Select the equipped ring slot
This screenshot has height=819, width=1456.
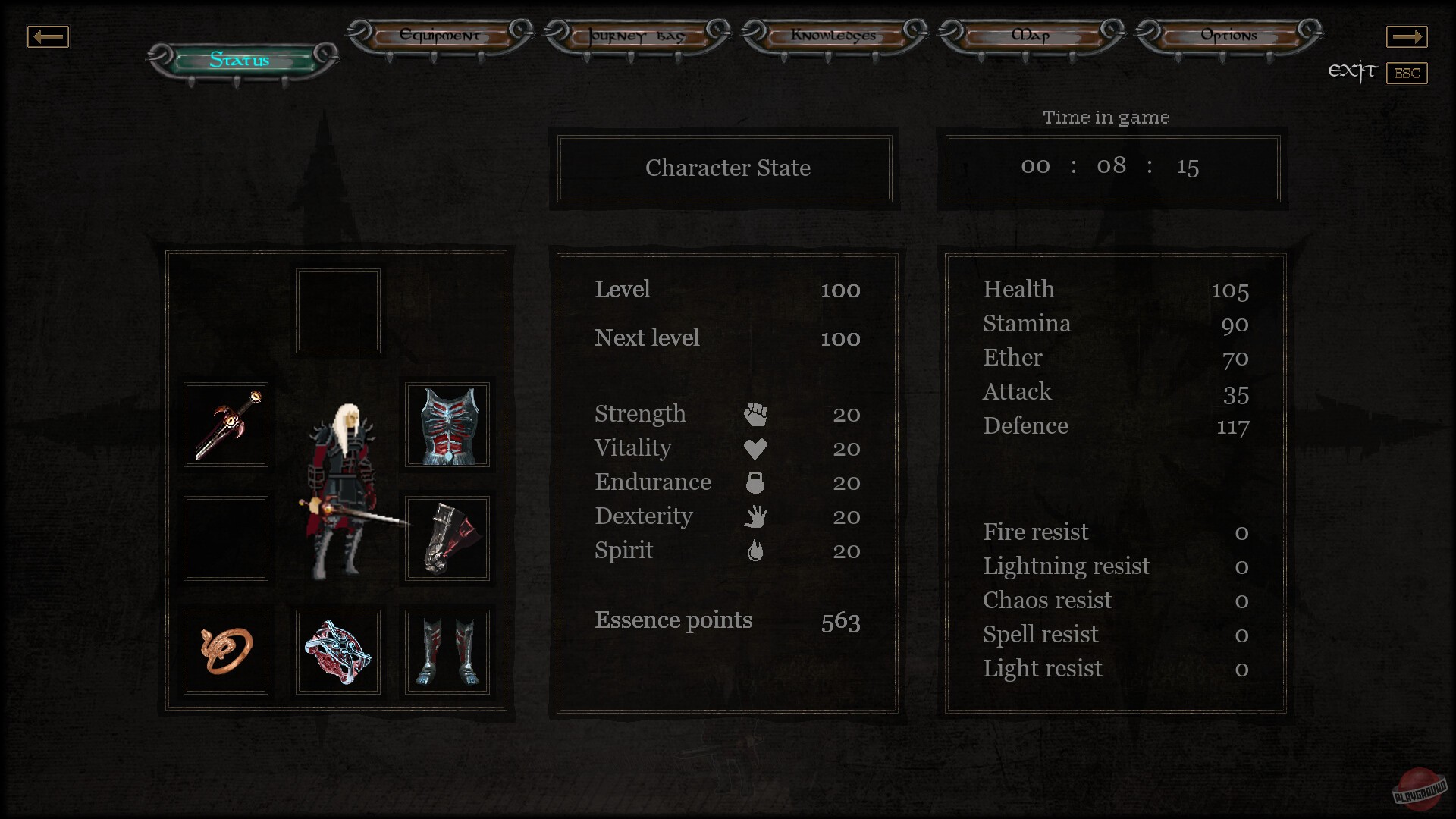(x=225, y=651)
